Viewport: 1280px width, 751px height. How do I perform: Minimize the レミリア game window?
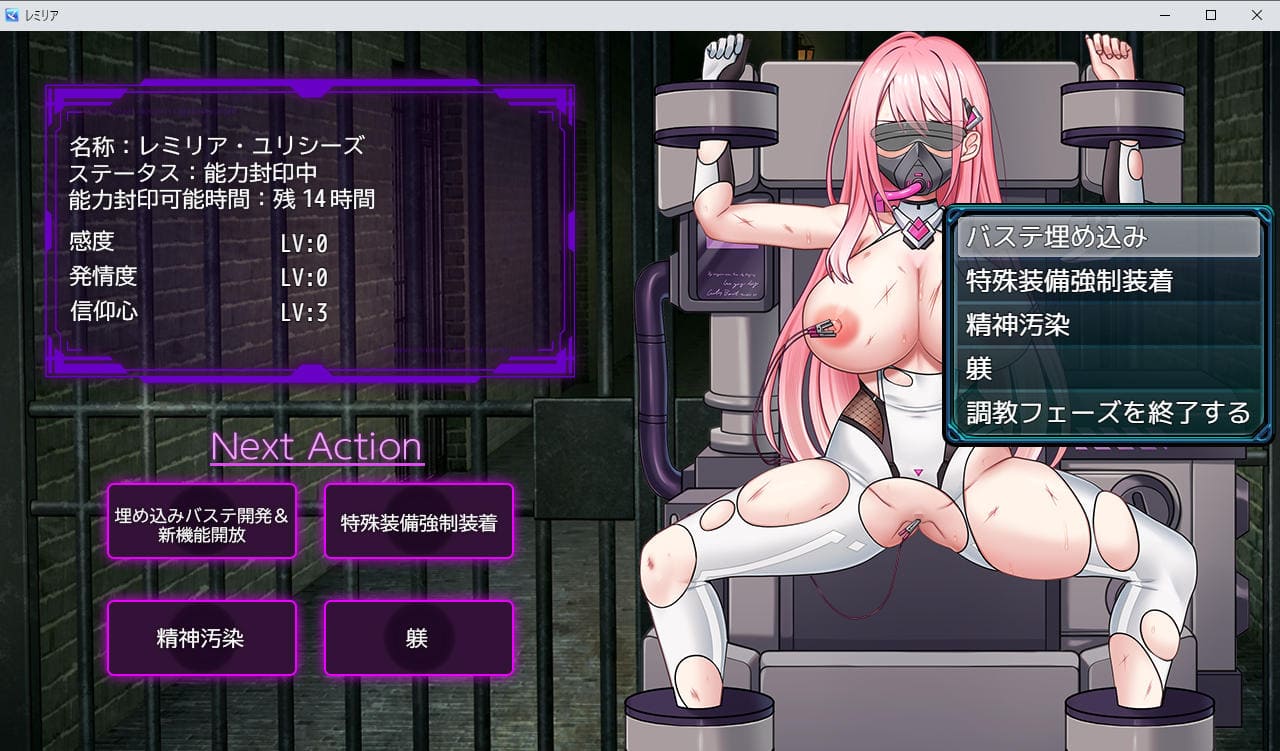(1165, 15)
